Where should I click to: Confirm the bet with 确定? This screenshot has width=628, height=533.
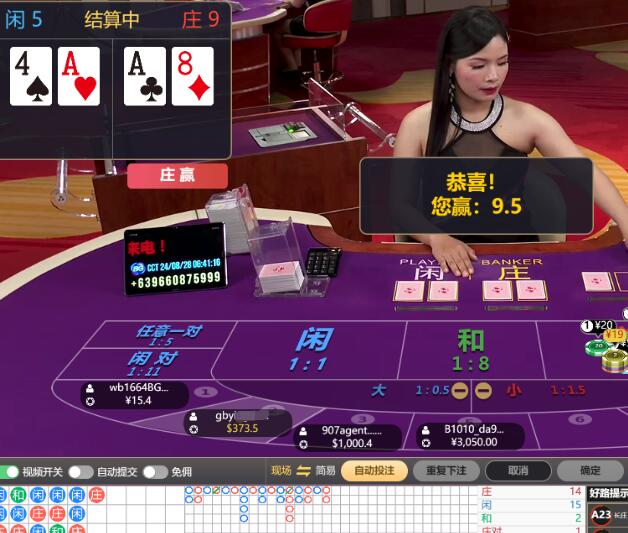coord(589,471)
